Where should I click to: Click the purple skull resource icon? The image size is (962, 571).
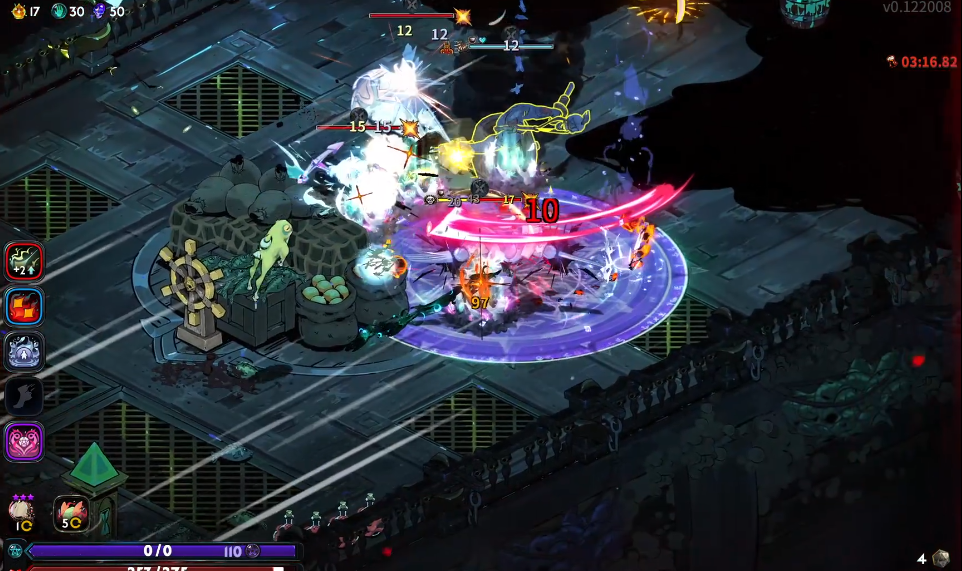tap(99, 11)
